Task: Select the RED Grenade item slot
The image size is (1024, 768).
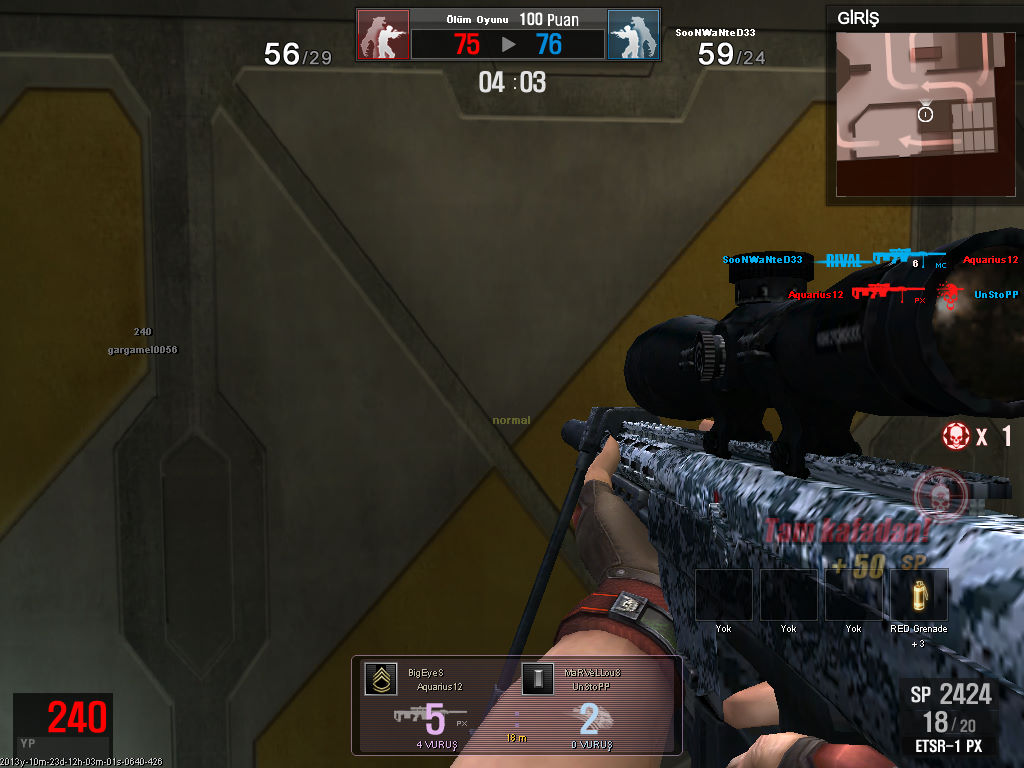Action: pyautogui.click(x=919, y=595)
